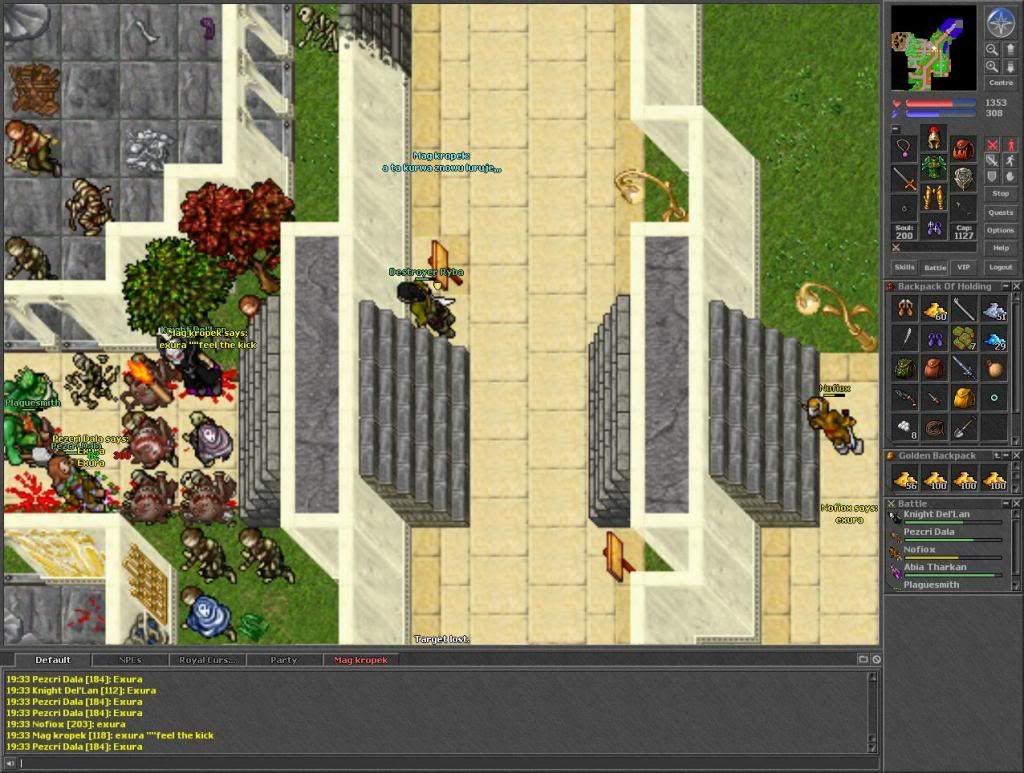This screenshot has width=1024, height=773.
Task: Open the Skills window
Action: click(x=904, y=267)
